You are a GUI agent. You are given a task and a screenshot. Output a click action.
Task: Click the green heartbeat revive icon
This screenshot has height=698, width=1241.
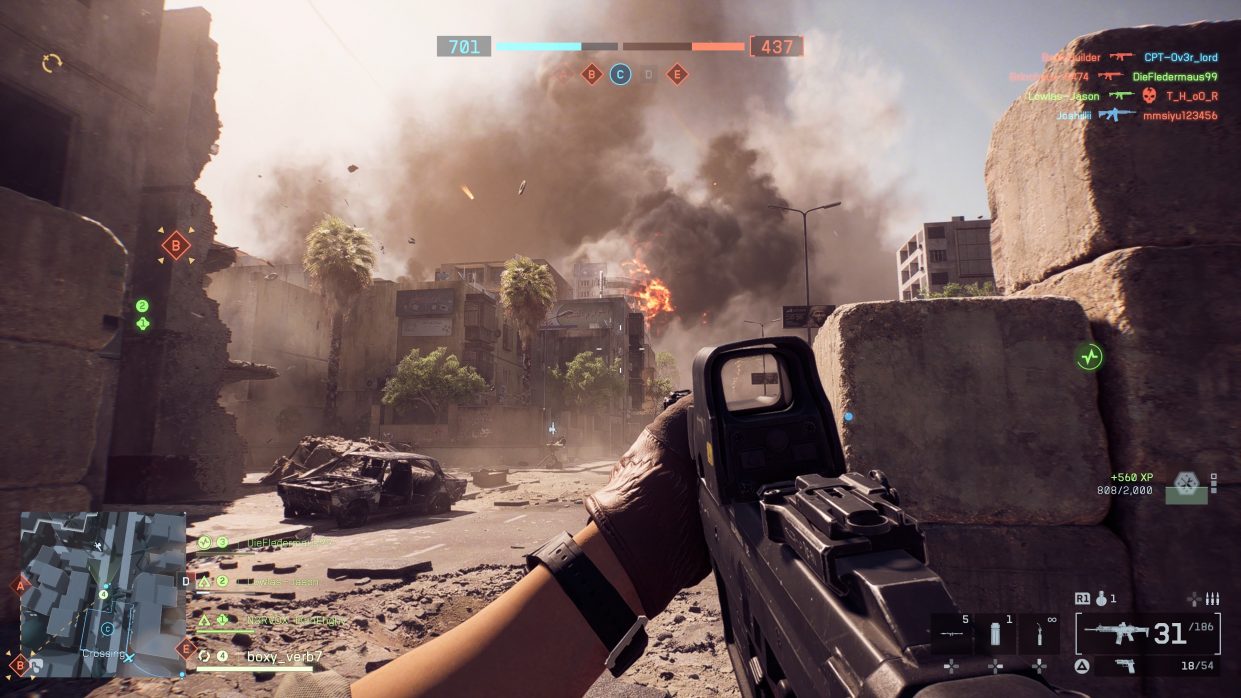[x=1089, y=356]
